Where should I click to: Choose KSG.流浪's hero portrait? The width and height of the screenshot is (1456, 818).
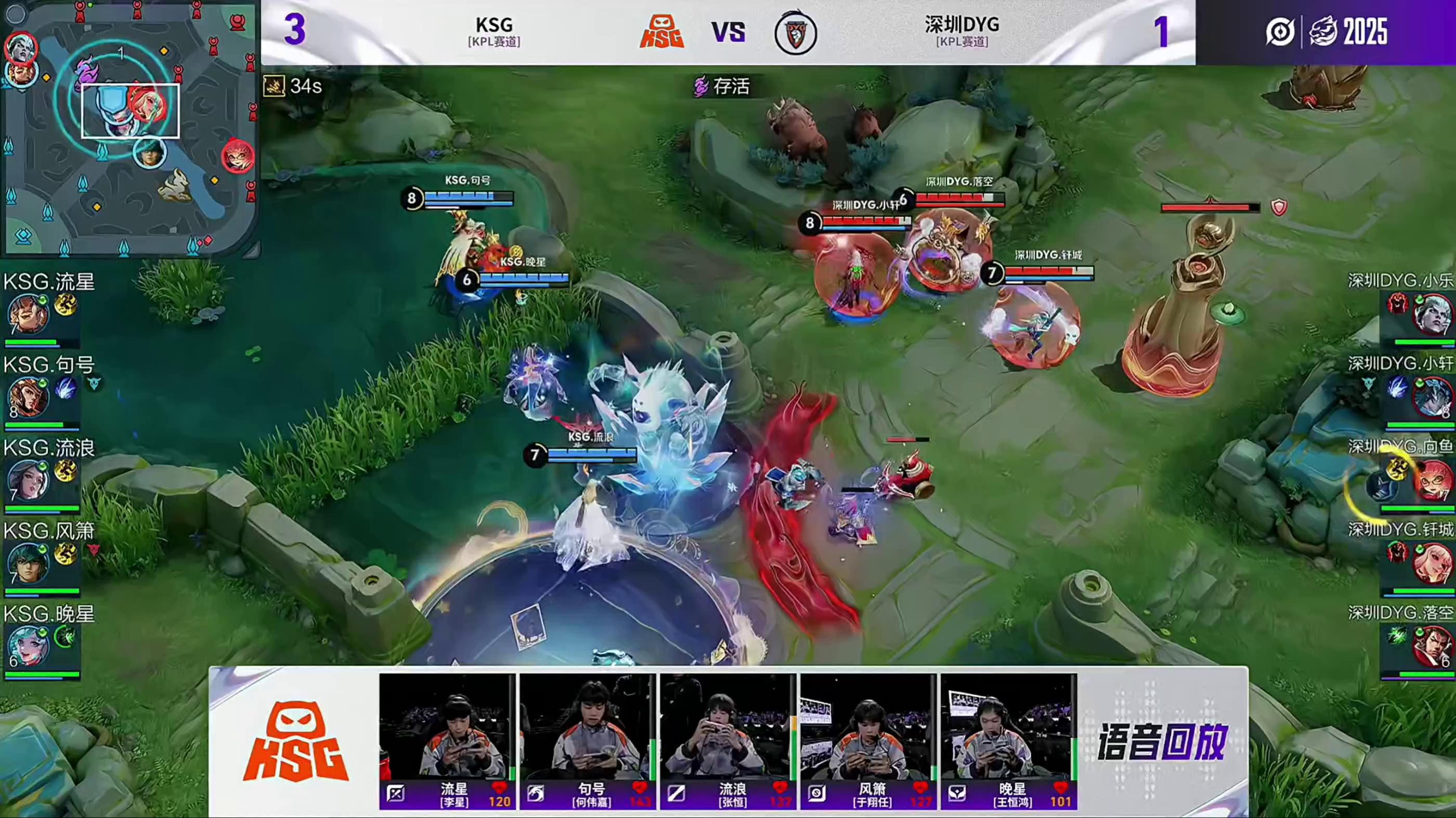click(x=28, y=480)
